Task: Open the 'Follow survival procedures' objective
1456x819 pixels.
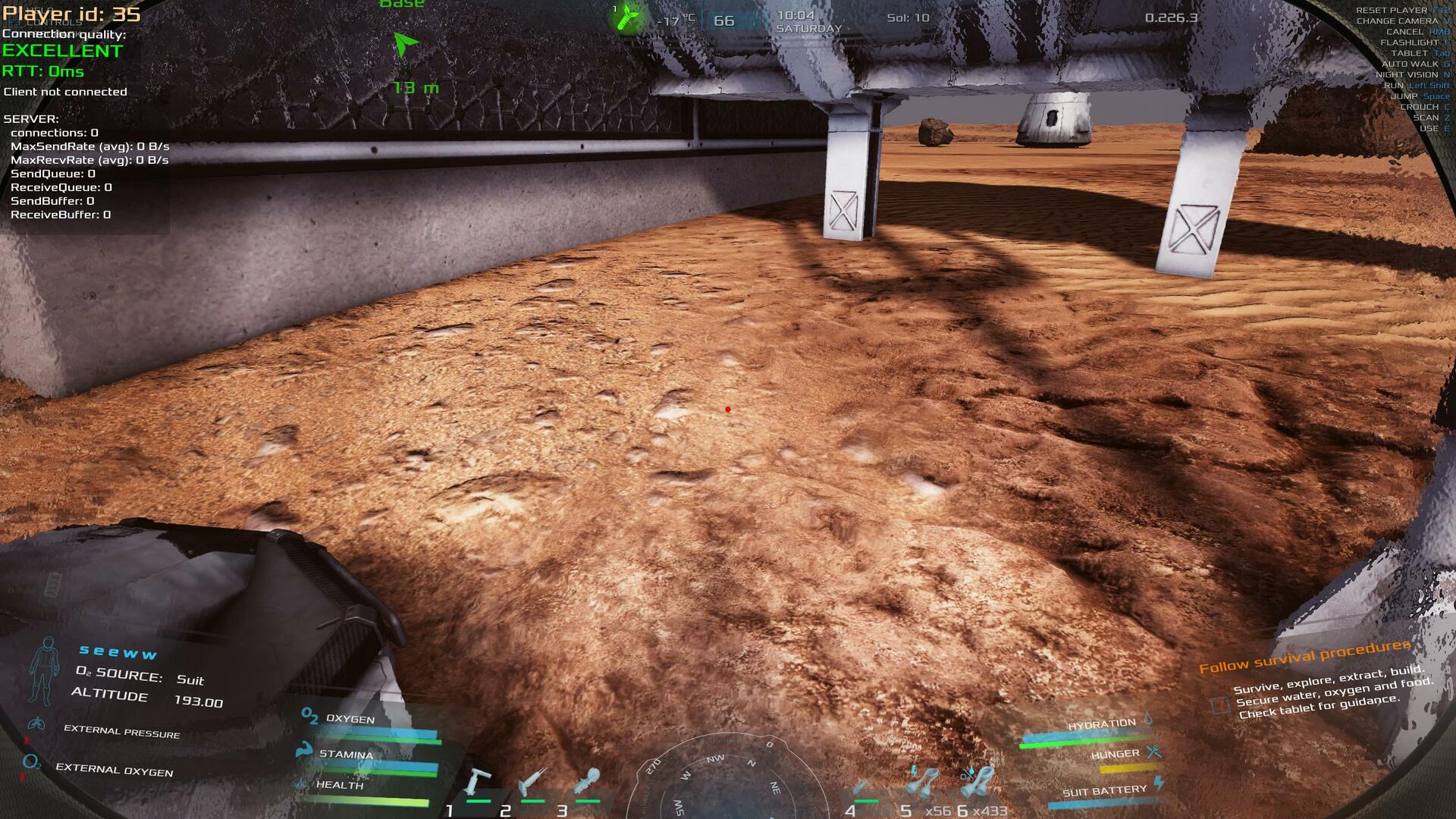Action: (x=1304, y=656)
